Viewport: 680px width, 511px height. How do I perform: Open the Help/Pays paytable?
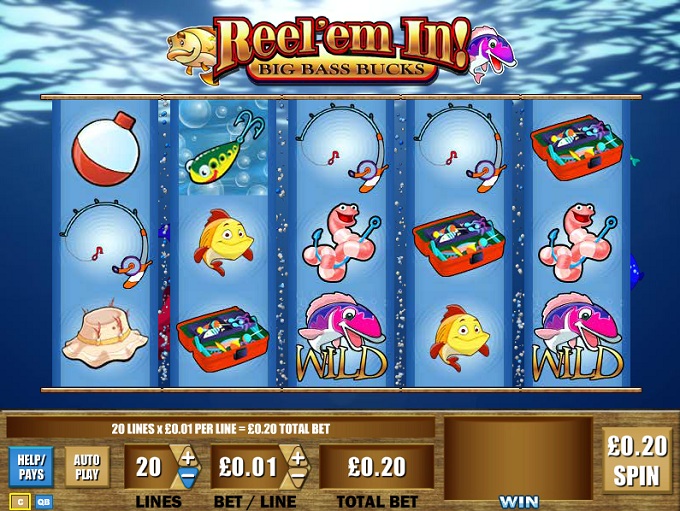tap(31, 467)
